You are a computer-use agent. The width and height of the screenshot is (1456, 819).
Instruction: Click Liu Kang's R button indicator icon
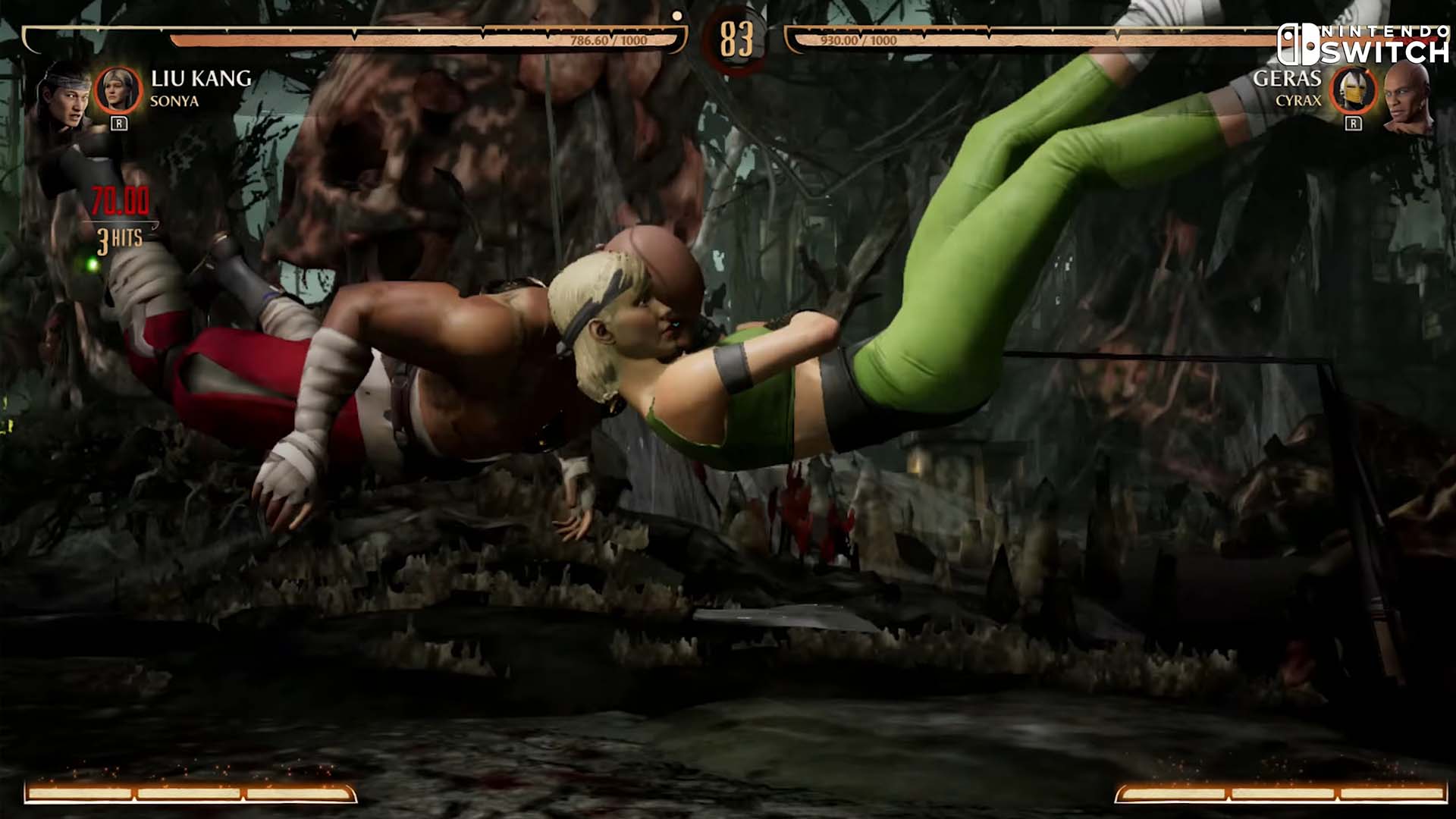pos(119,122)
